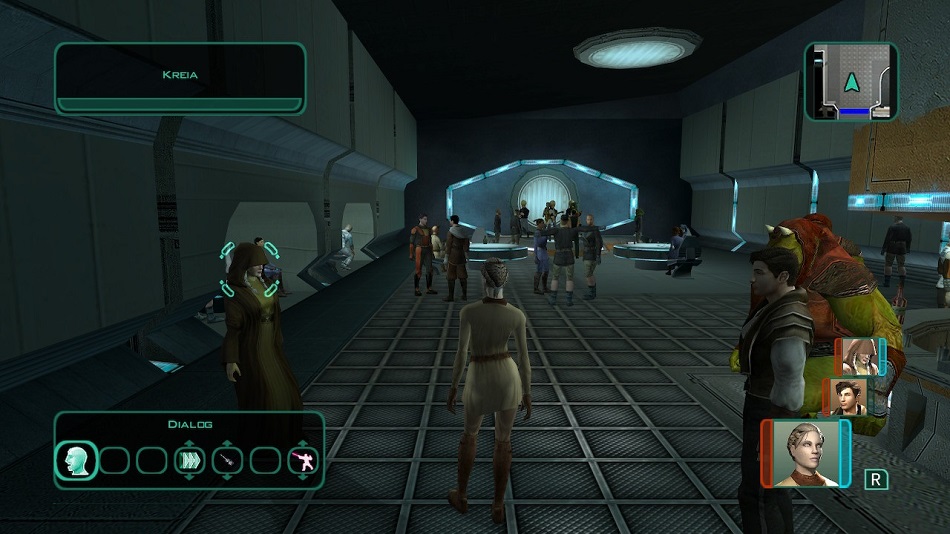
Task: Click the up arrow above the triple-chevron icon
Action: click(x=189, y=444)
